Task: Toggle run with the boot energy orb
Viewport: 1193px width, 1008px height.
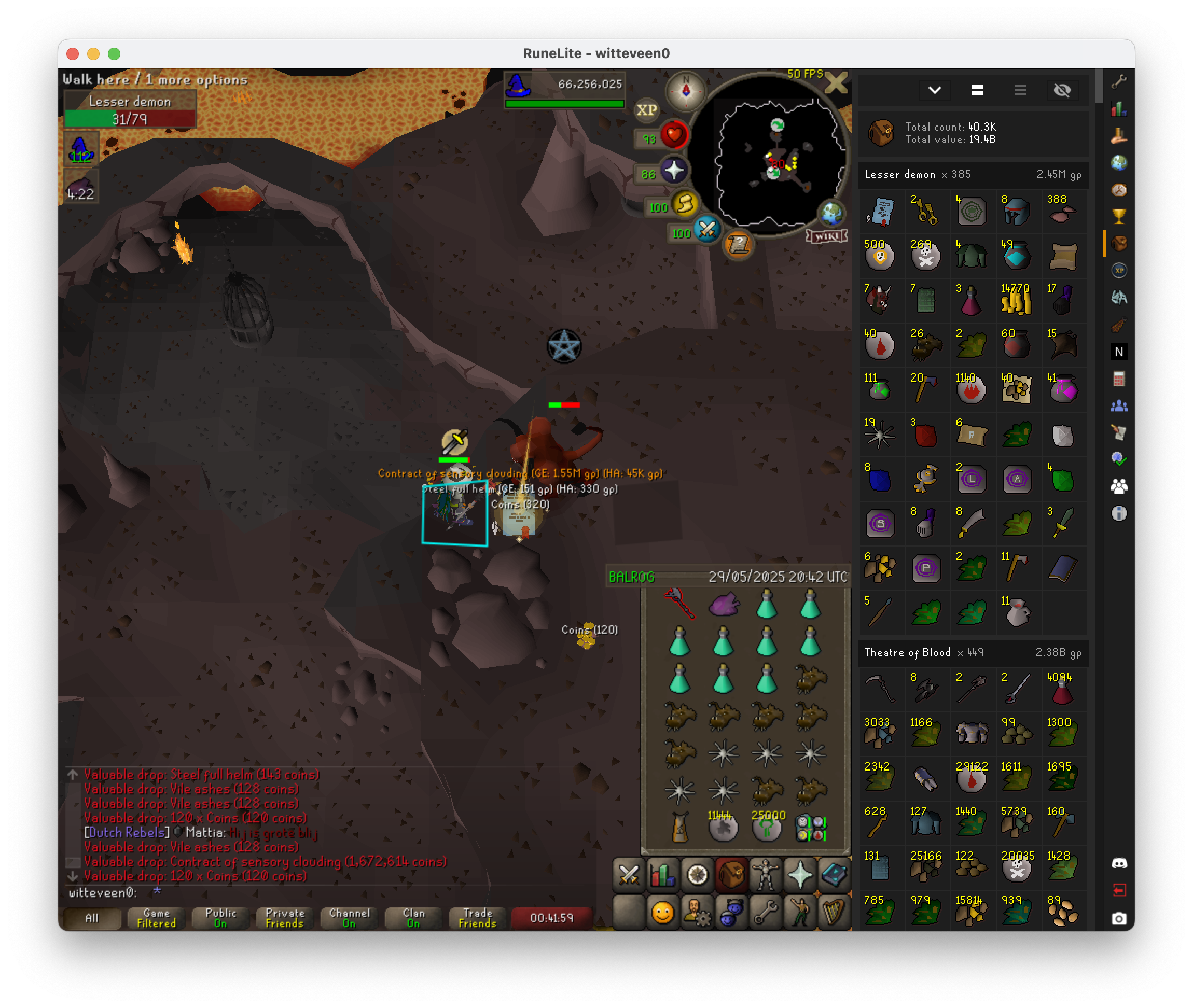Action: click(685, 204)
